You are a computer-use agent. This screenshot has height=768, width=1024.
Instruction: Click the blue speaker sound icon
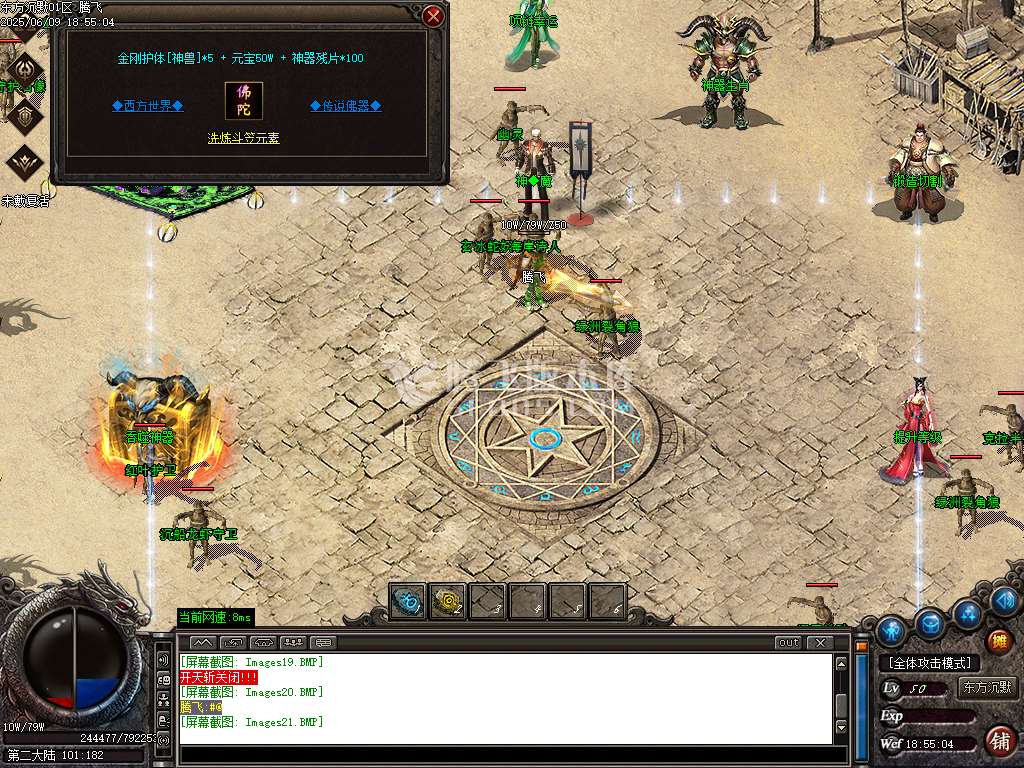coord(1004,601)
